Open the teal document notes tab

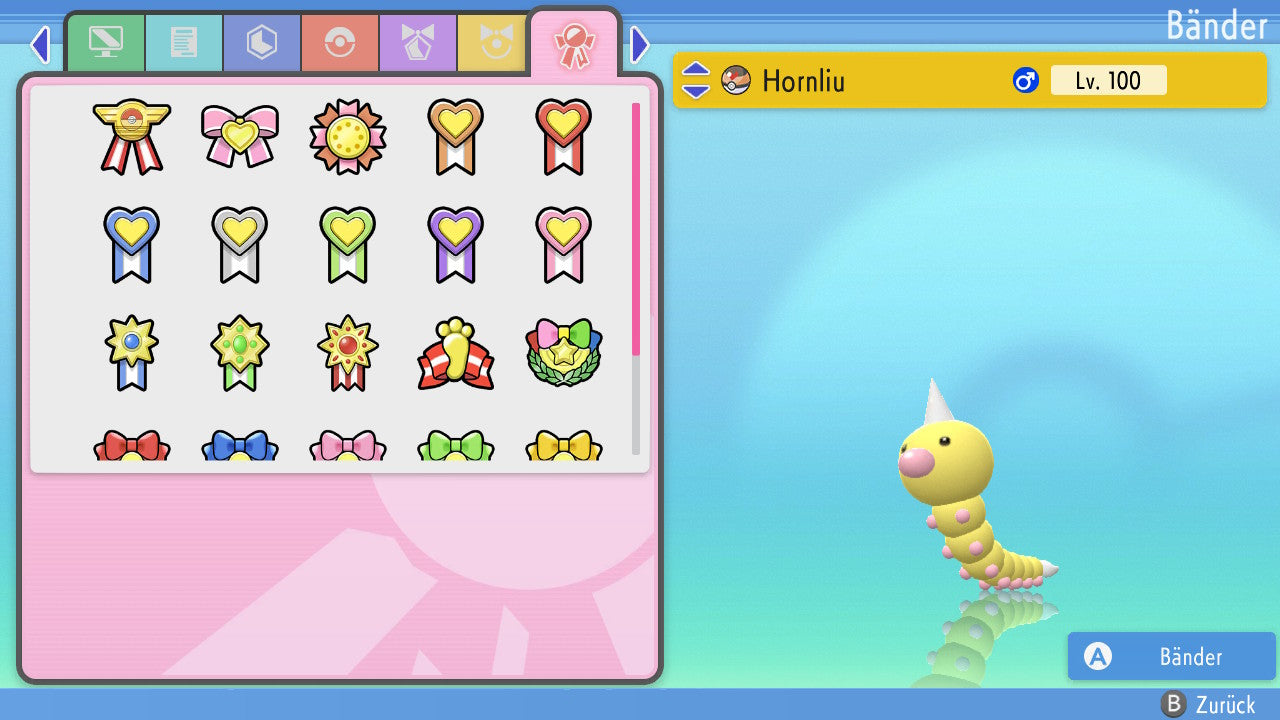pyautogui.click(x=184, y=43)
